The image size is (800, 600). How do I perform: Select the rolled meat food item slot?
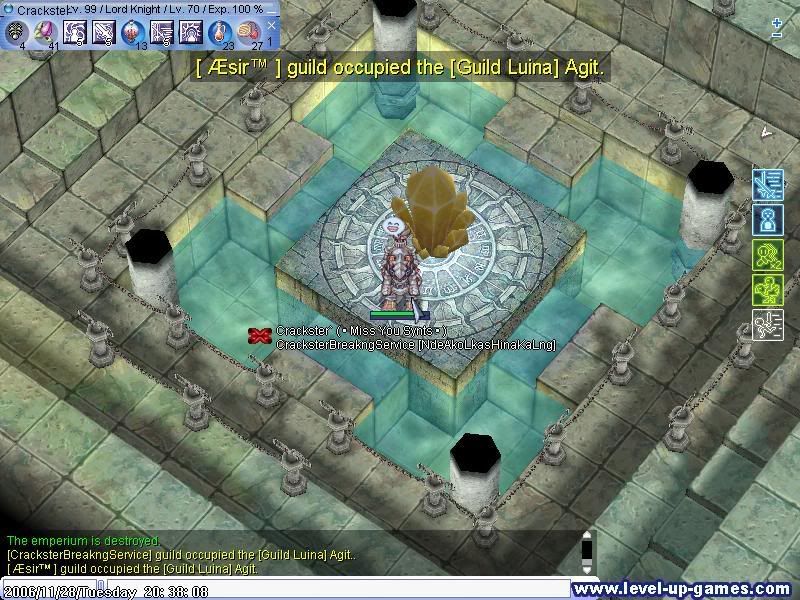[249, 32]
